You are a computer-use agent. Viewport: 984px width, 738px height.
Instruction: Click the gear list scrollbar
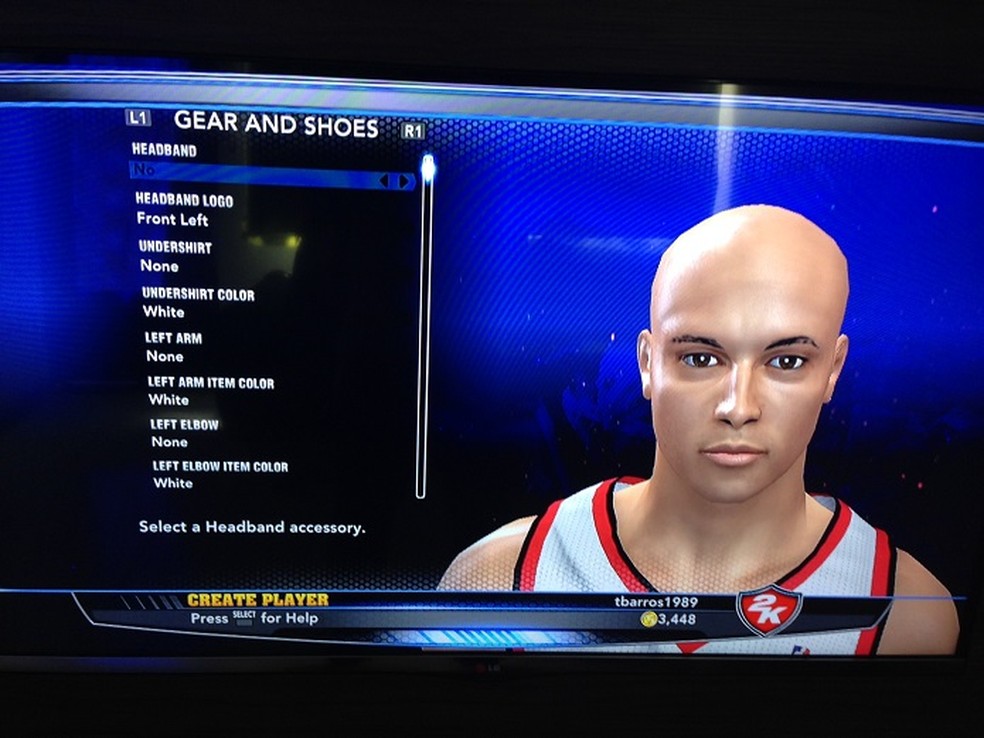coord(422,330)
